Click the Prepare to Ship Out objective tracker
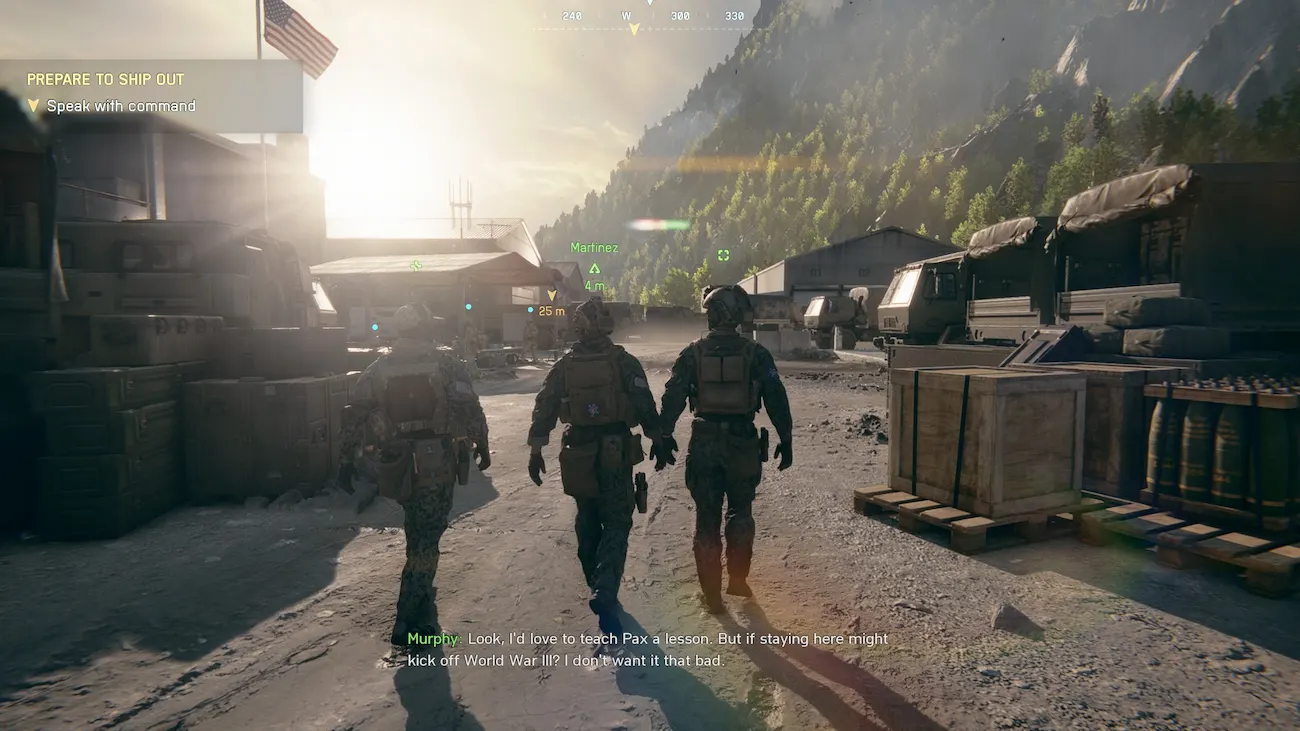 pos(150,93)
